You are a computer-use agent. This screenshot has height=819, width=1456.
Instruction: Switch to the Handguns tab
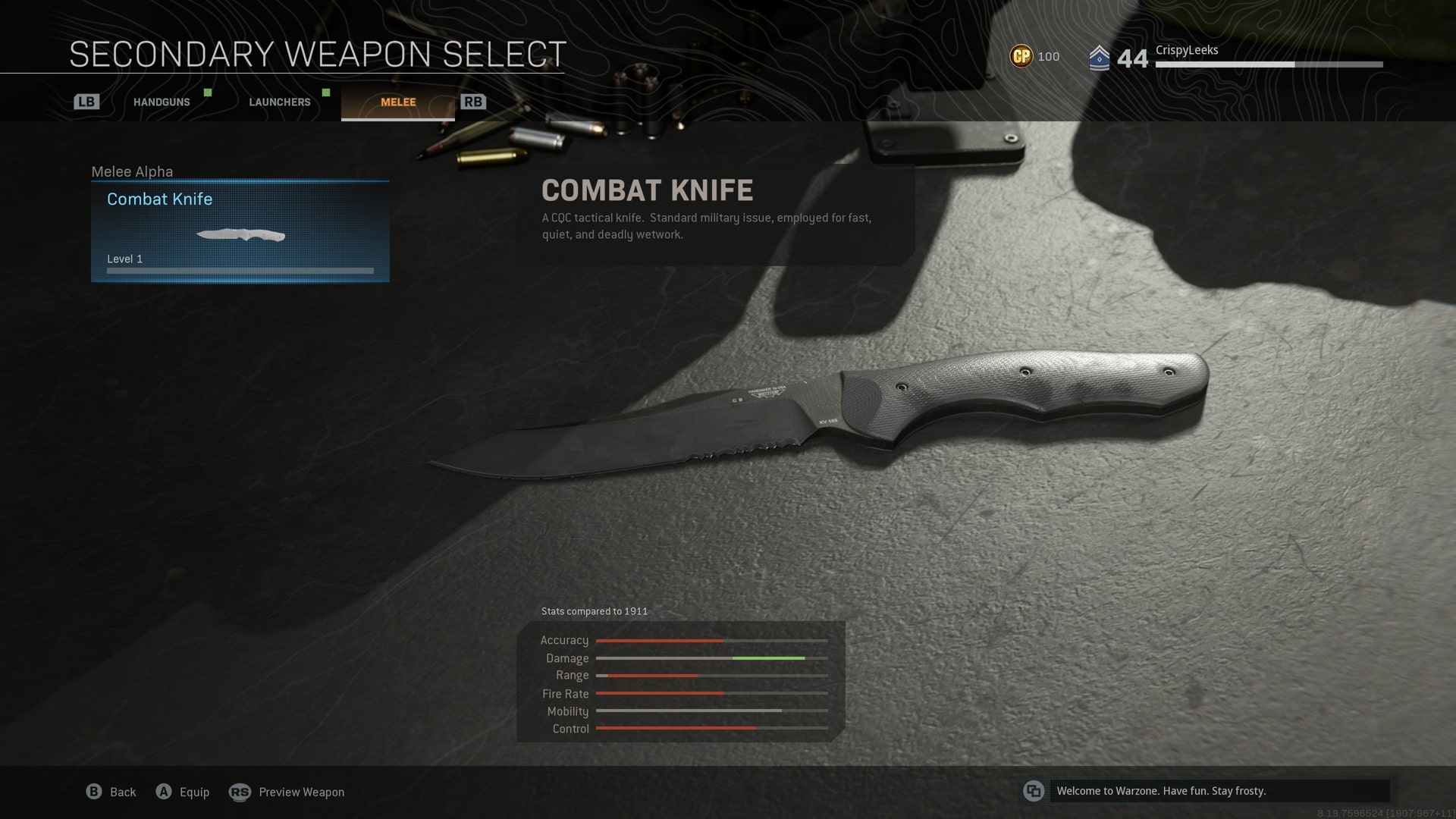click(x=160, y=102)
